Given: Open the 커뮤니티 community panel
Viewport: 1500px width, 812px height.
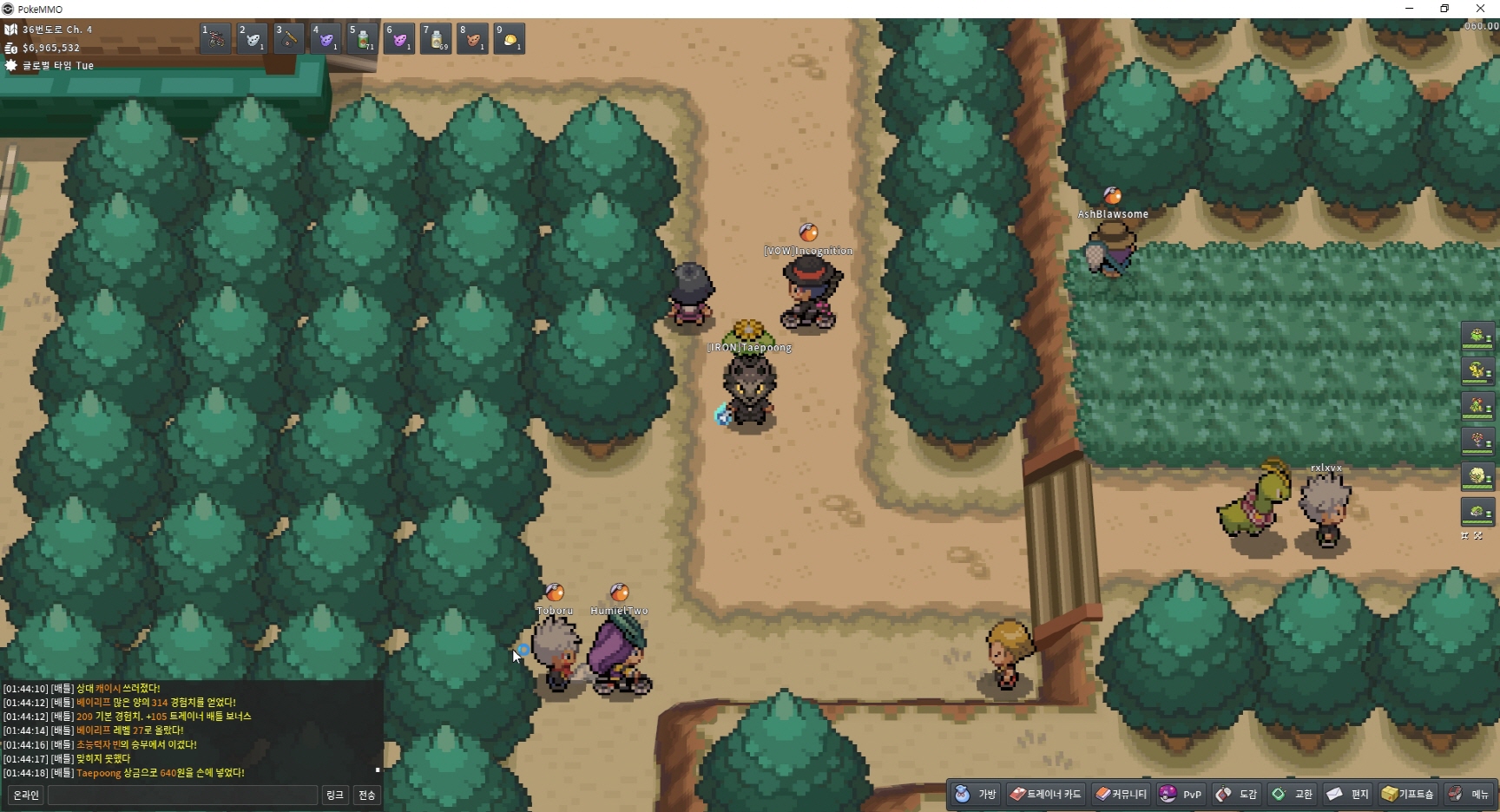Looking at the screenshot, I should pyautogui.click(x=1122, y=794).
